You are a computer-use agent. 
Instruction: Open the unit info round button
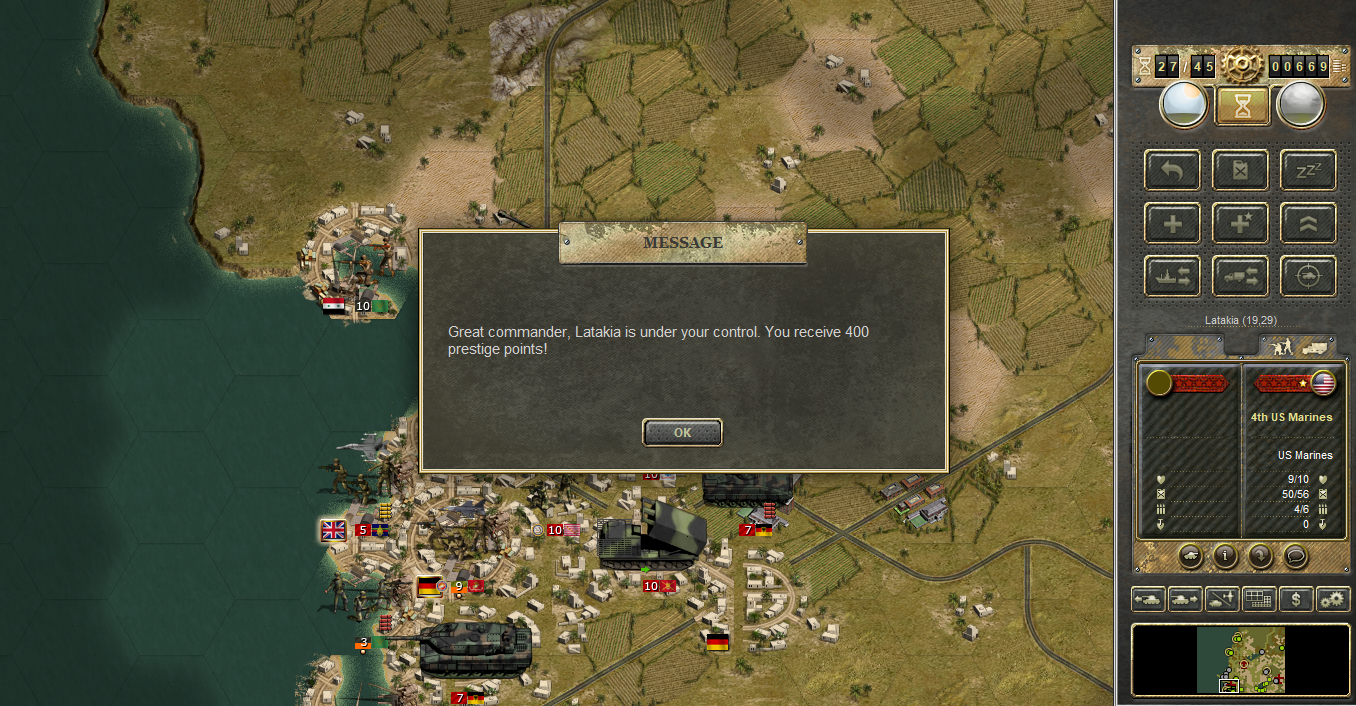(1225, 555)
